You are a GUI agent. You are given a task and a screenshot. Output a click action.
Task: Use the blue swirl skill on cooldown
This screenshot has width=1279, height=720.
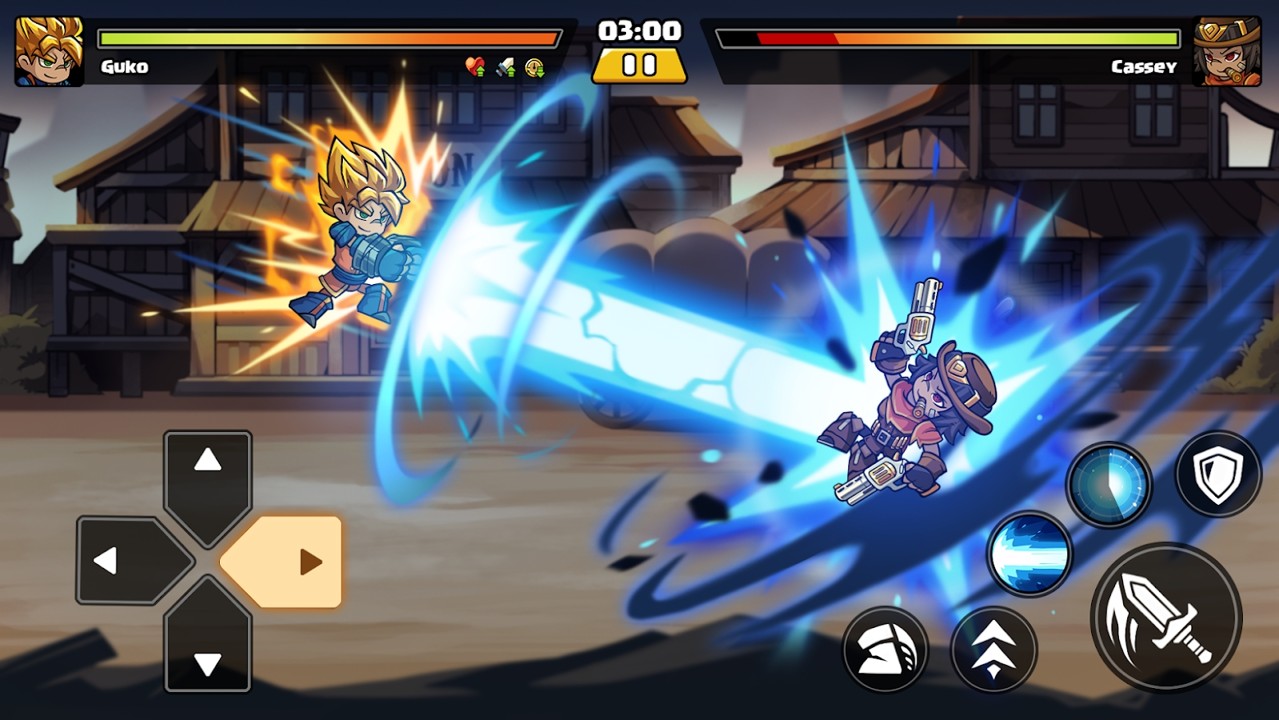point(1109,485)
